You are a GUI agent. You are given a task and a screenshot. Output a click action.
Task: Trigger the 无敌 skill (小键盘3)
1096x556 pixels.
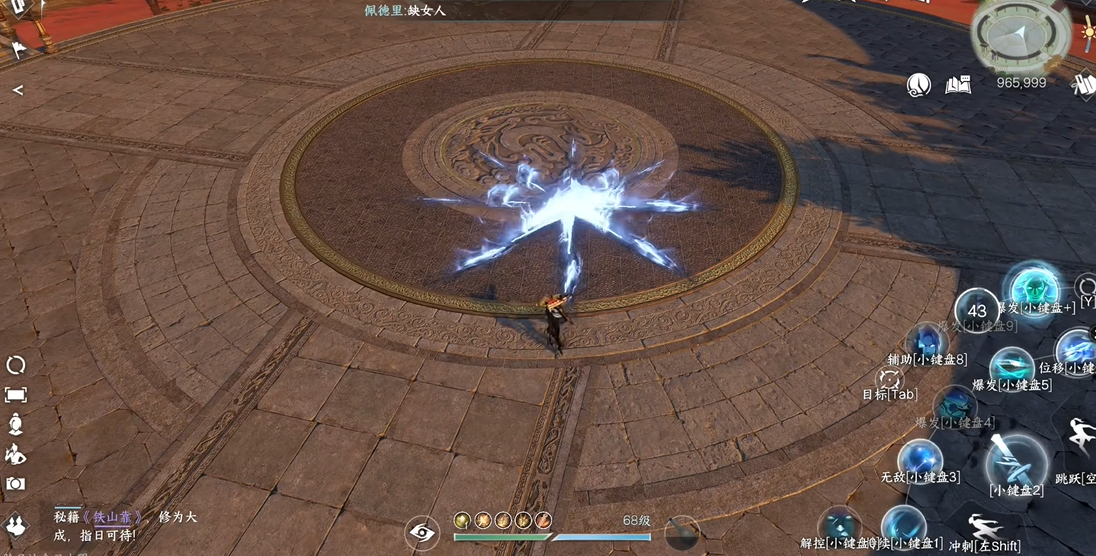pos(919,459)
